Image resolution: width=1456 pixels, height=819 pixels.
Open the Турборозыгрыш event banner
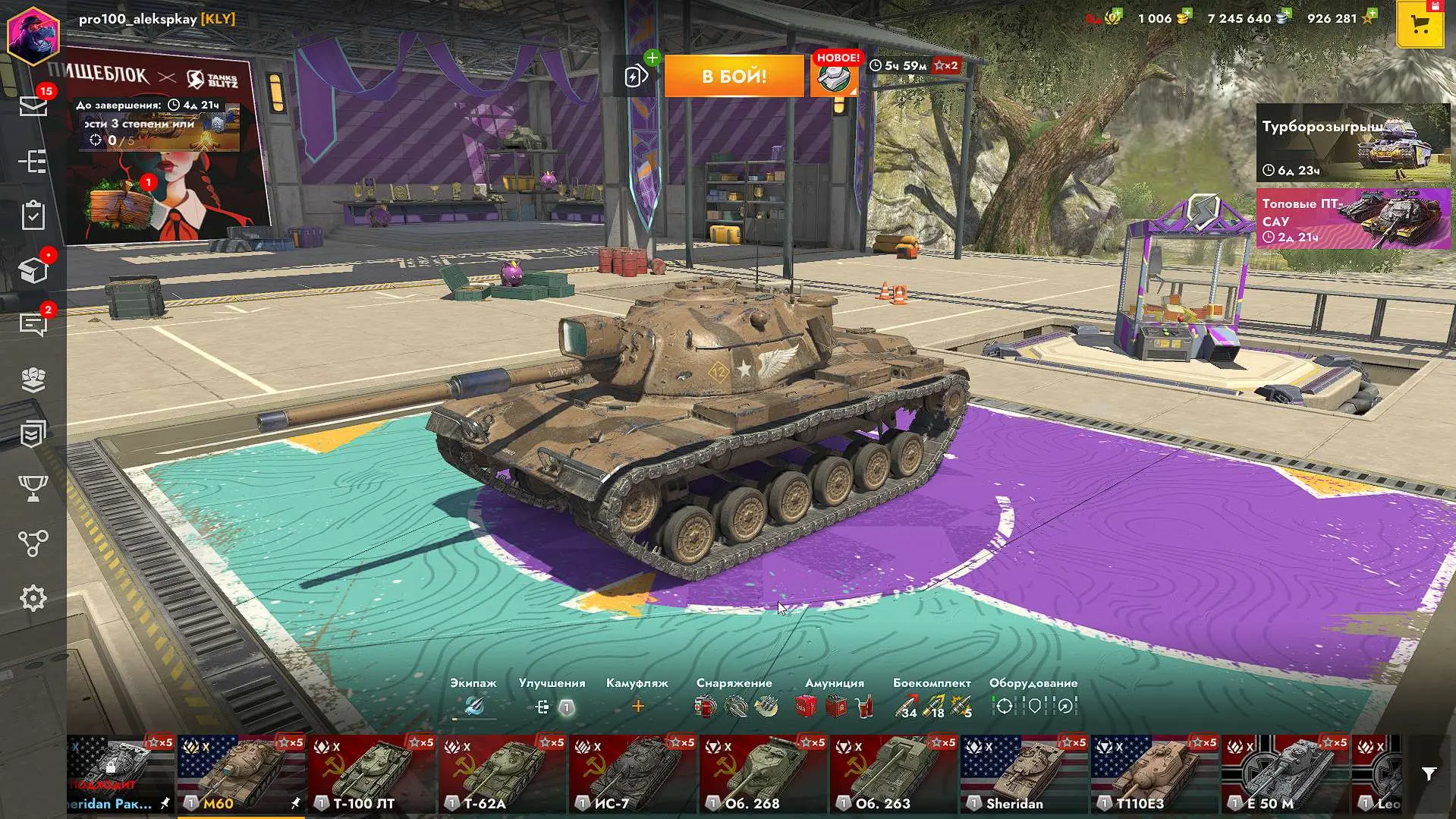click(1353, 143)
